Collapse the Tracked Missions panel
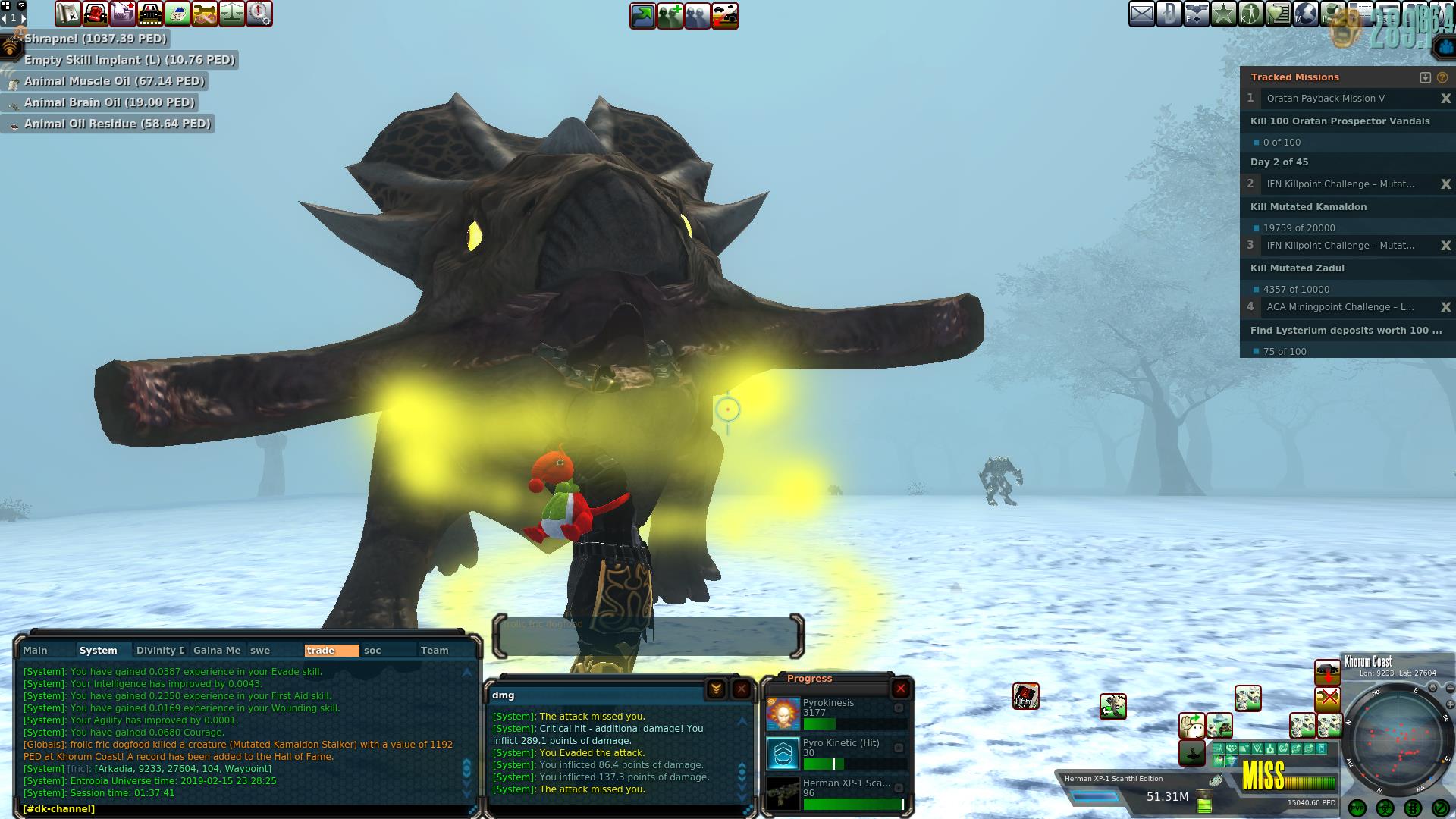1456x819 pixels. (1425, 77)
